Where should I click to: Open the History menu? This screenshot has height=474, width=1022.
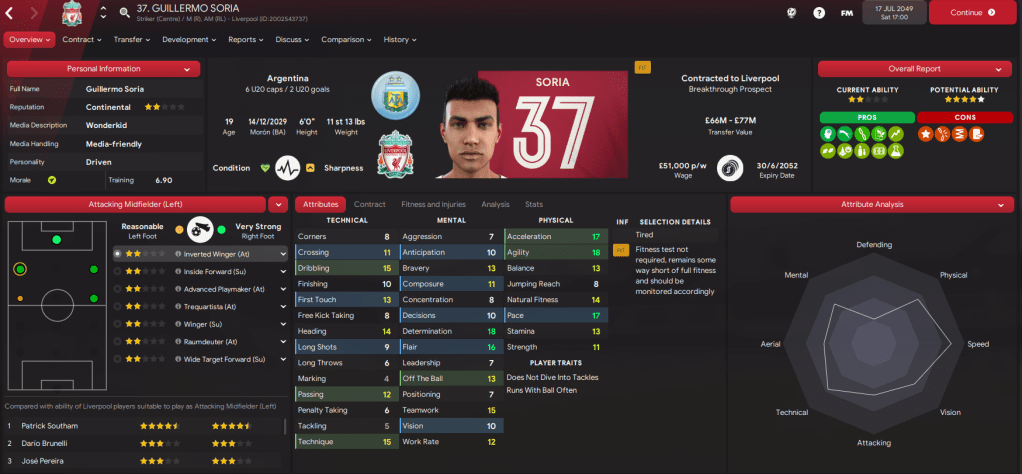point(400,40)
